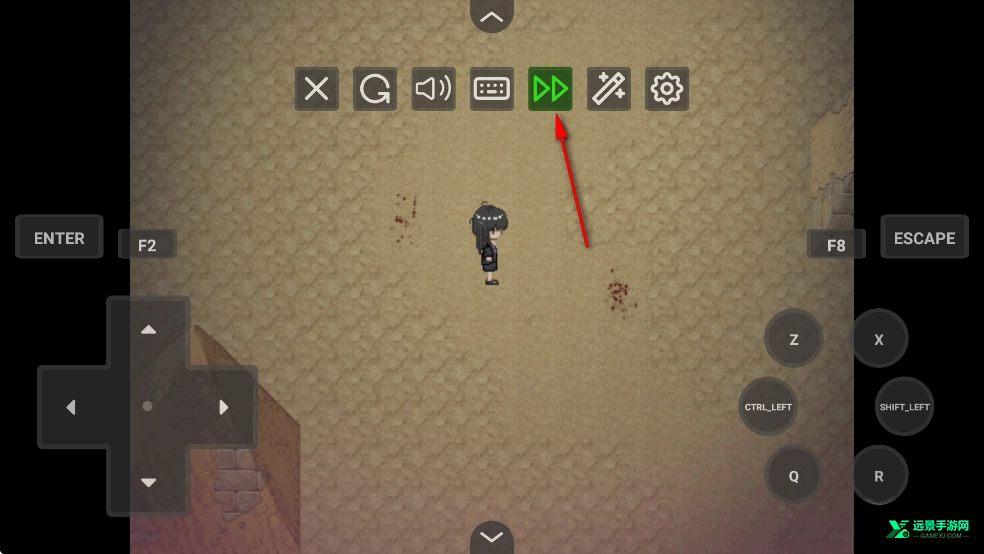Click the circular reload arrow icon

[375, 90]
